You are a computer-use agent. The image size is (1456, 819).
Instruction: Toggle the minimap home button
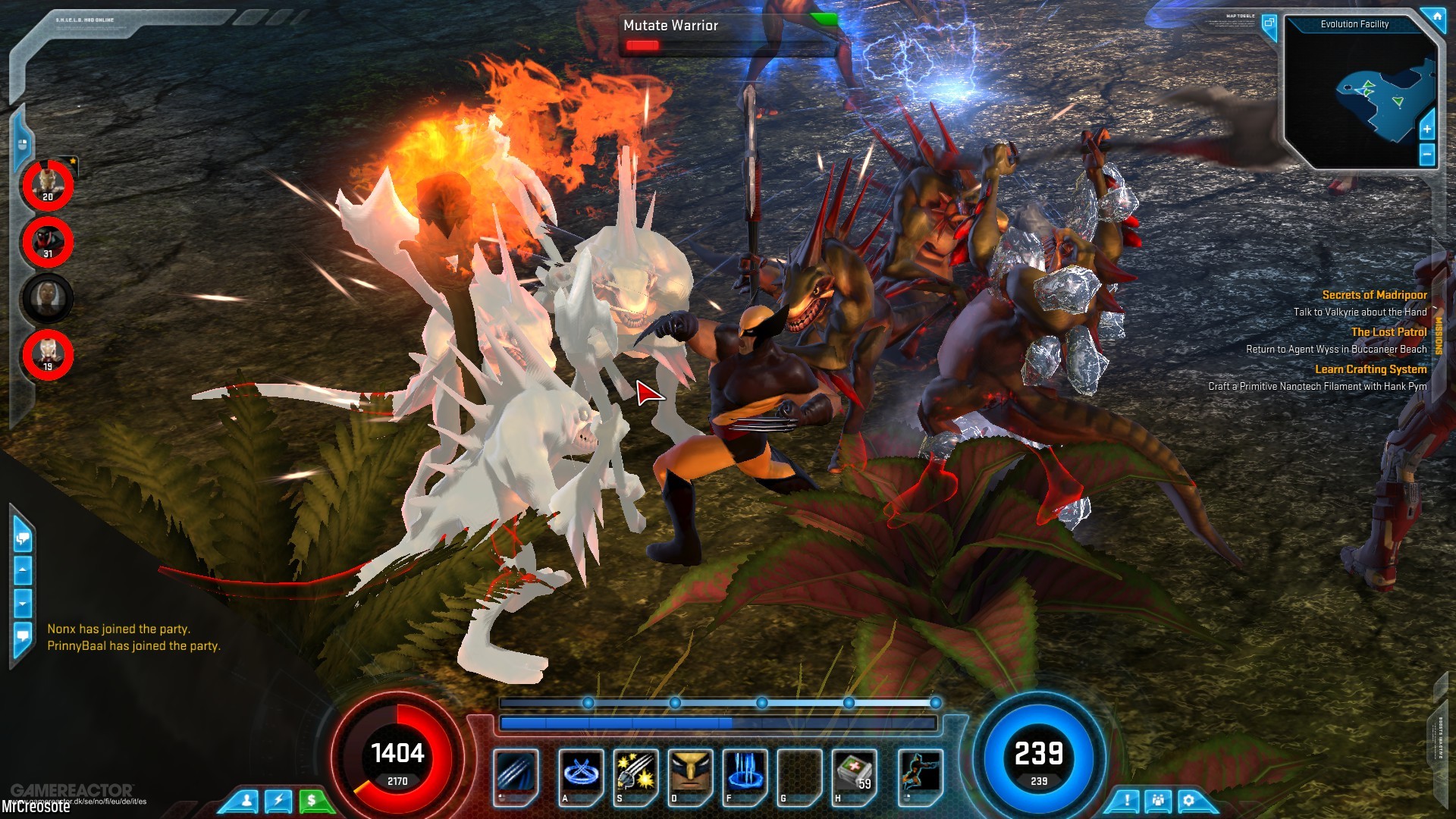pos(1438,15)
